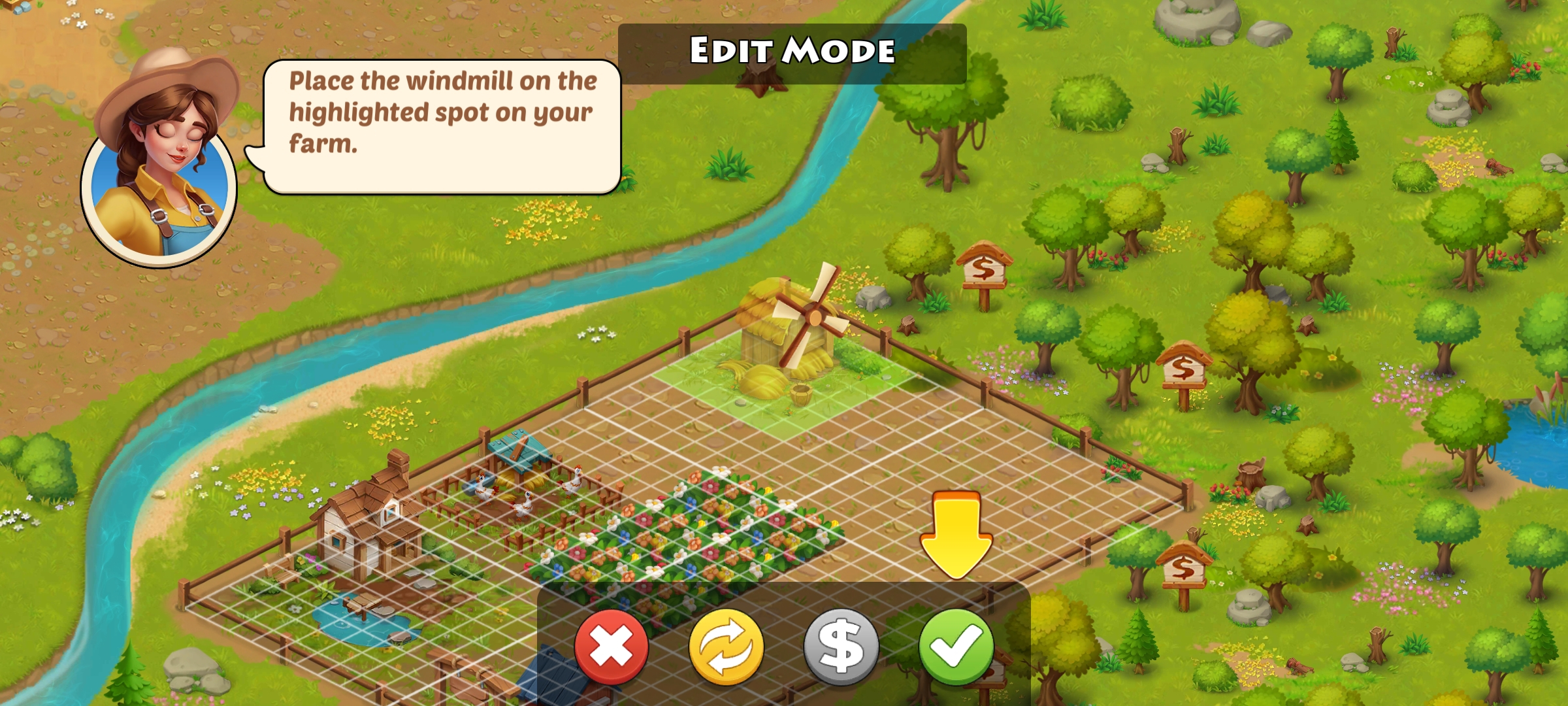Rotate the windmill with the yellow arrows button

point(726,646)
